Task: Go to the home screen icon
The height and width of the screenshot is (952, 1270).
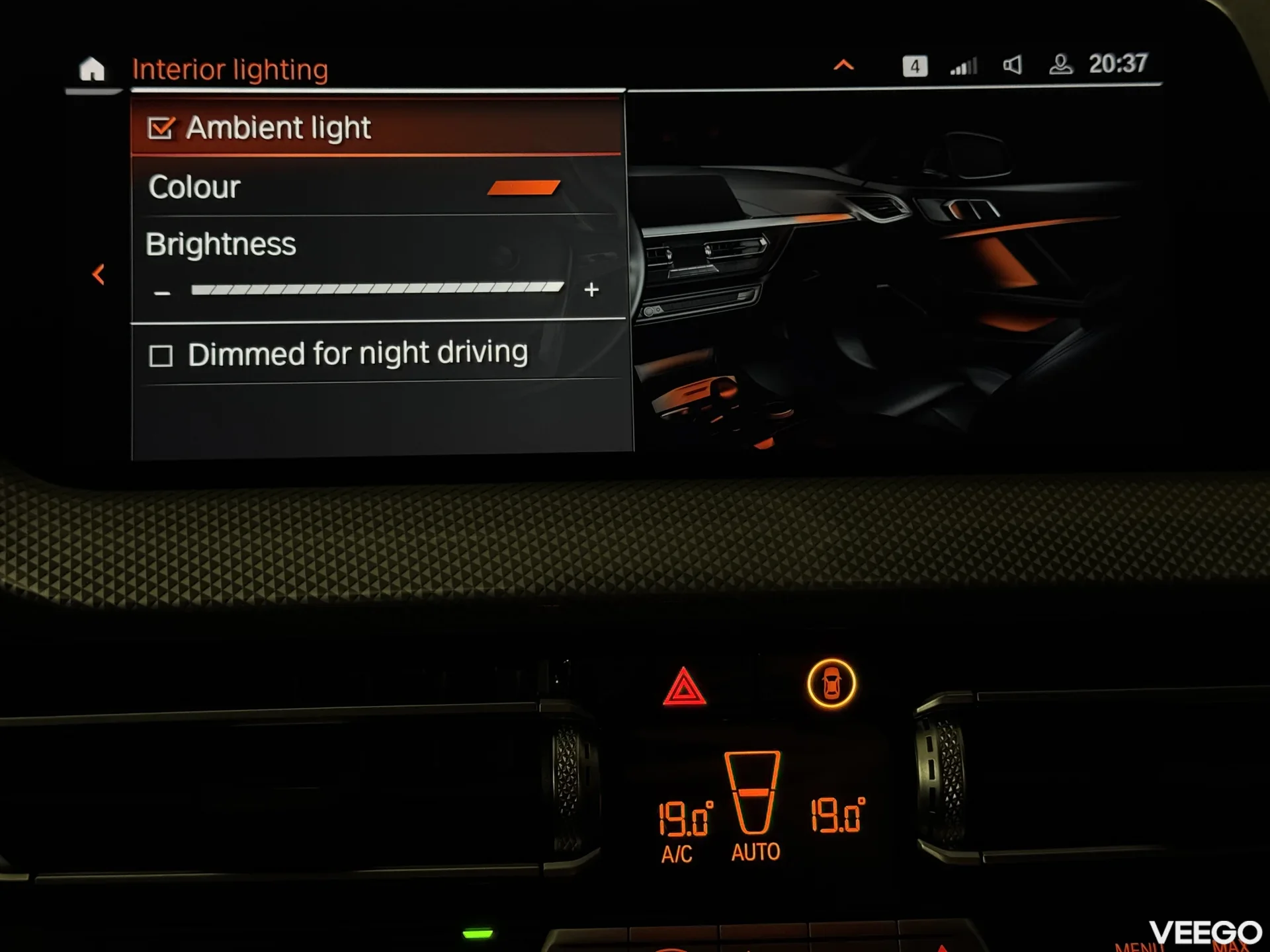Action: (x=91, y=69)
